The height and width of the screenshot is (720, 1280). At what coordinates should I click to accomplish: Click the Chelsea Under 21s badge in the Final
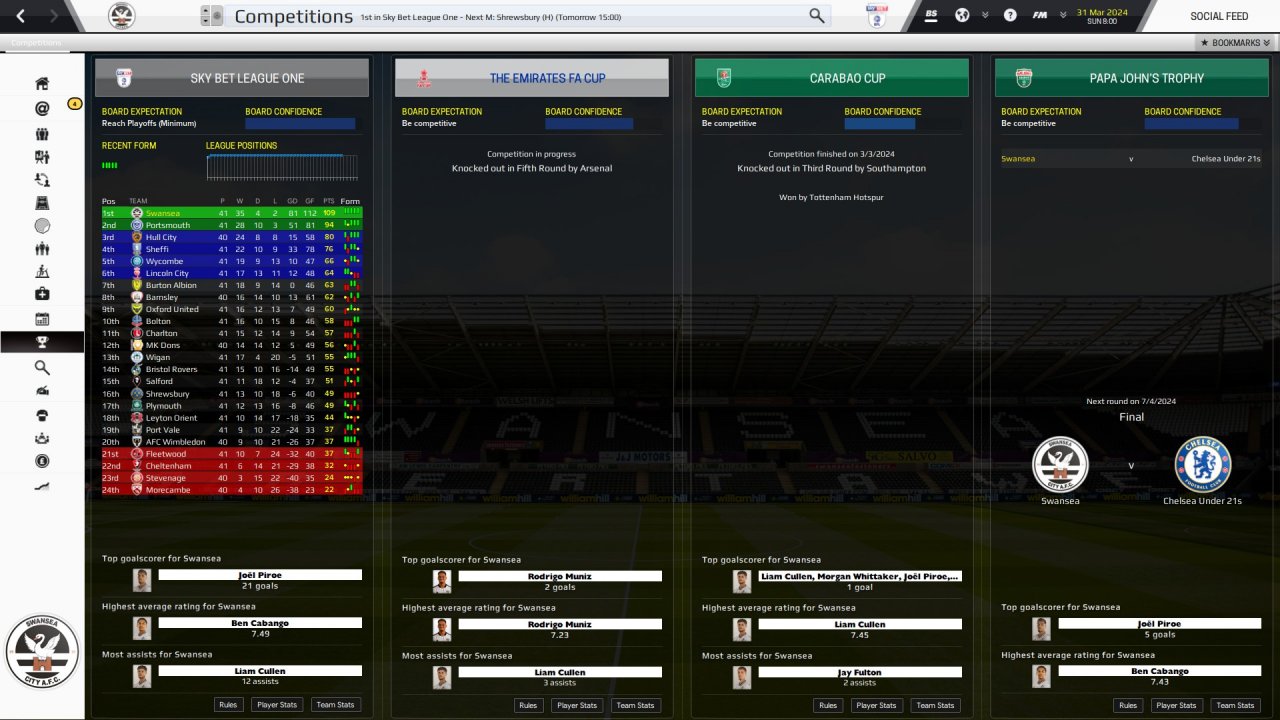tap(1202, 465)
